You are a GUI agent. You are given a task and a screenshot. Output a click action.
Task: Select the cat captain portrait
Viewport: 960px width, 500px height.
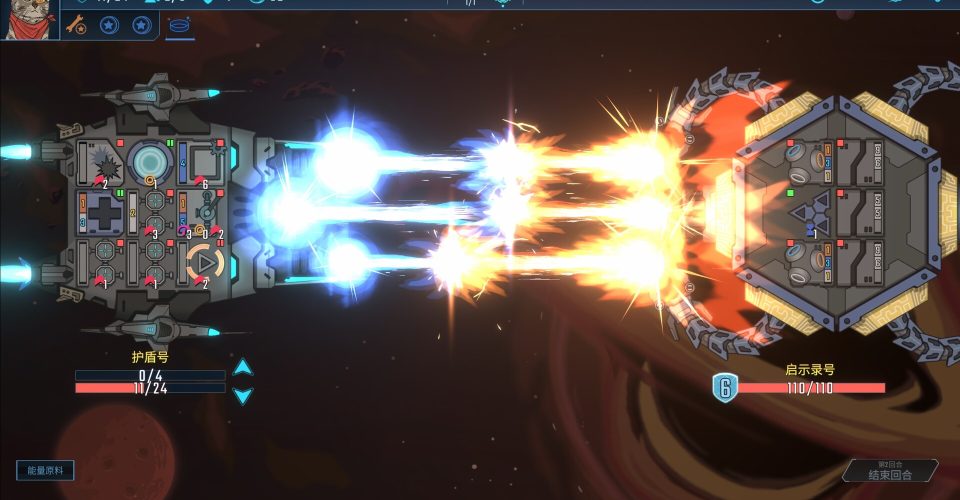tap(27, 19)
